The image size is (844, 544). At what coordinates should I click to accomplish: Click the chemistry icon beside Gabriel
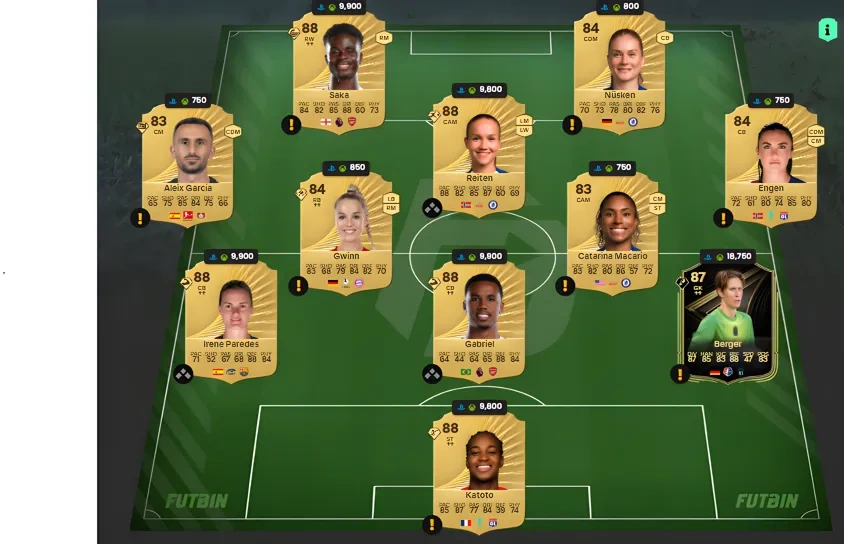(x=432, y=374)
